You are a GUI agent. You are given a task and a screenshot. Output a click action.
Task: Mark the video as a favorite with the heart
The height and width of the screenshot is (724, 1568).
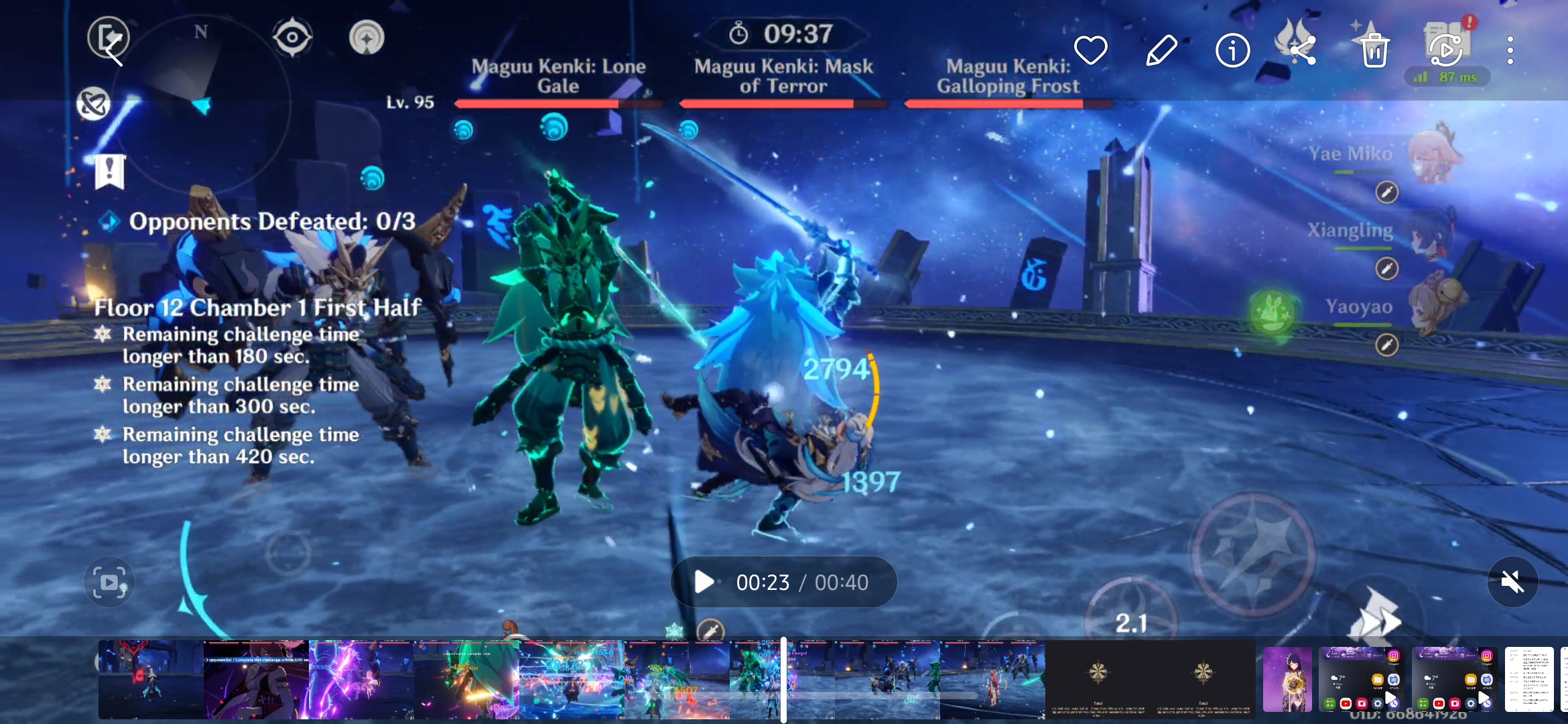[x=1091, y=50]
